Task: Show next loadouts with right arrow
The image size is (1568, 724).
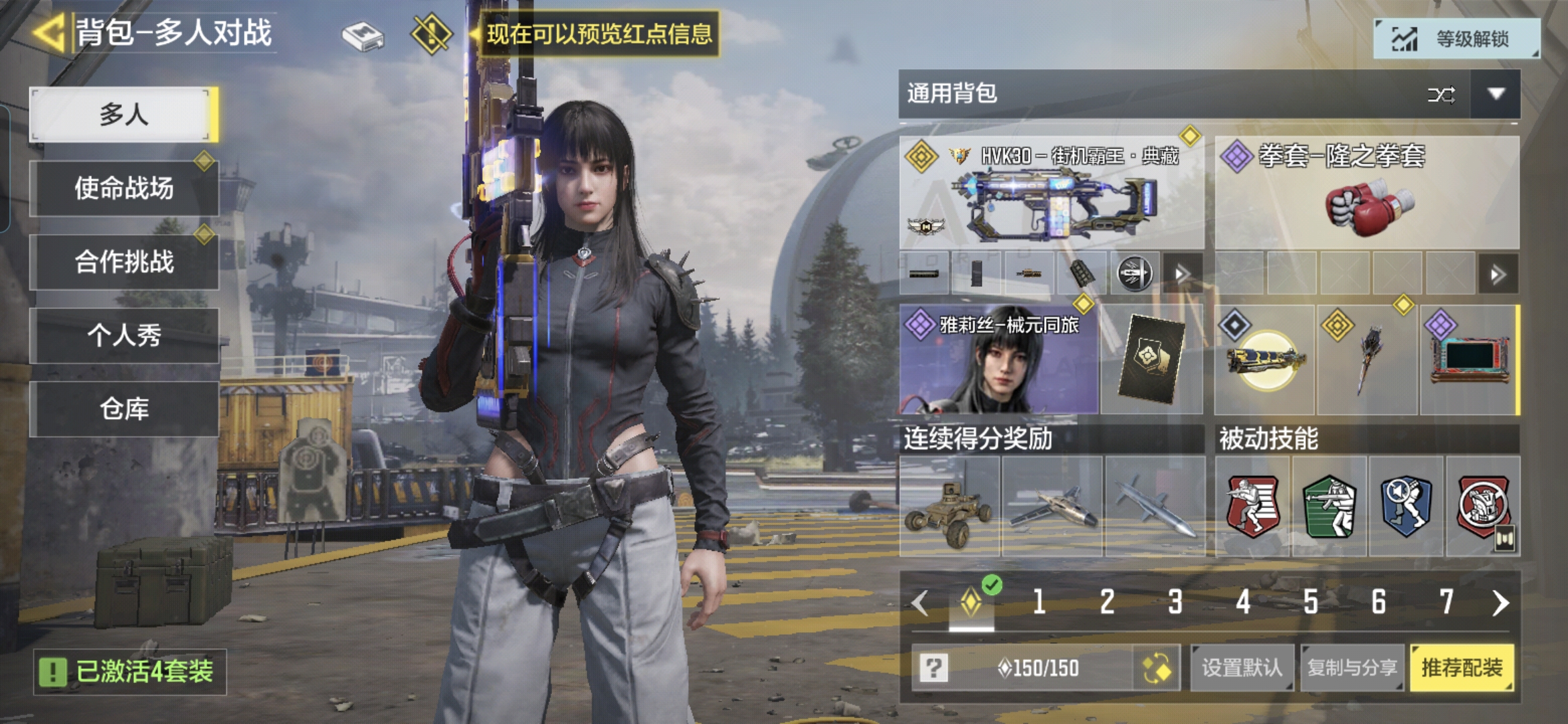Action: (1500, 603)
